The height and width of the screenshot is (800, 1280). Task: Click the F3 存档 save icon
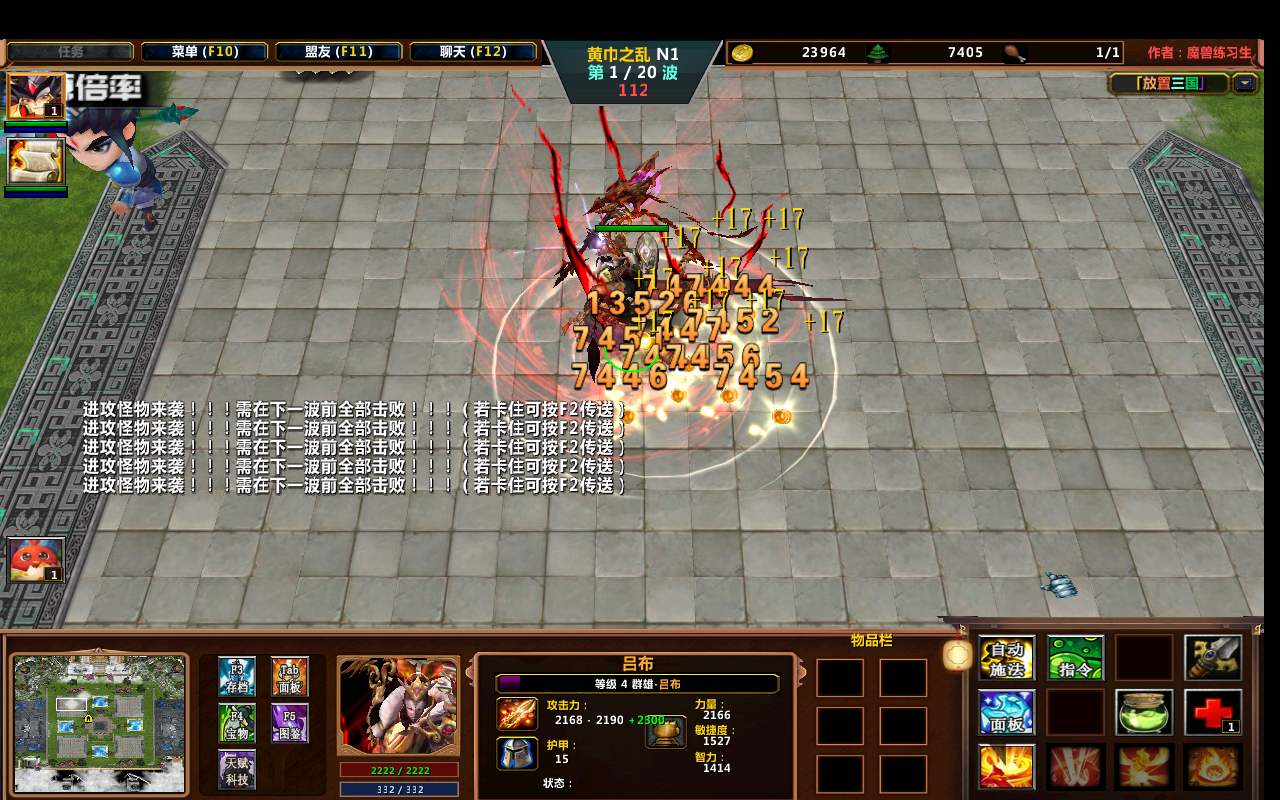pyautogui.click(x=237, y=677)
